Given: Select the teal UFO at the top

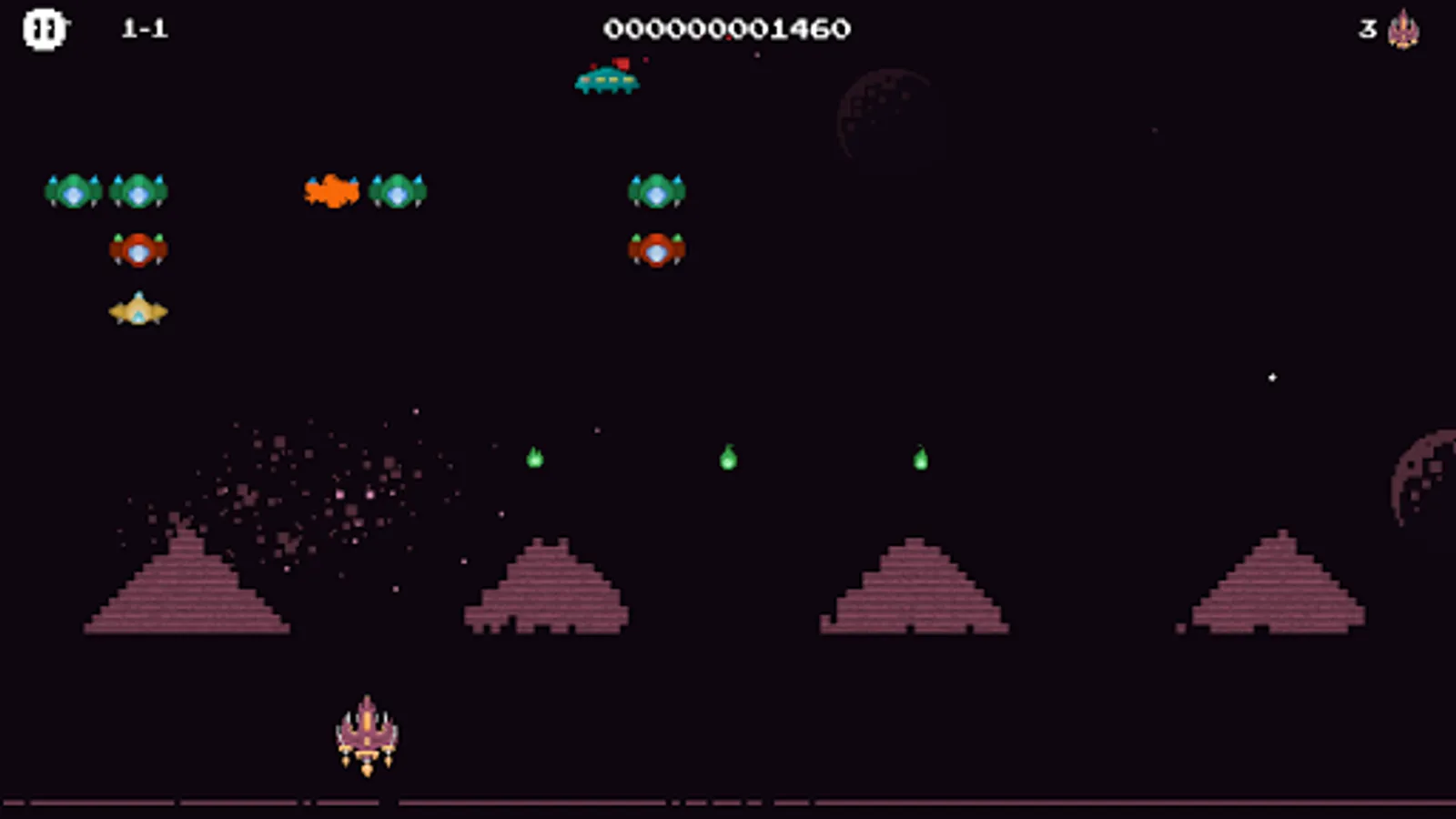Looking at the screenshot, I should 608,81.
